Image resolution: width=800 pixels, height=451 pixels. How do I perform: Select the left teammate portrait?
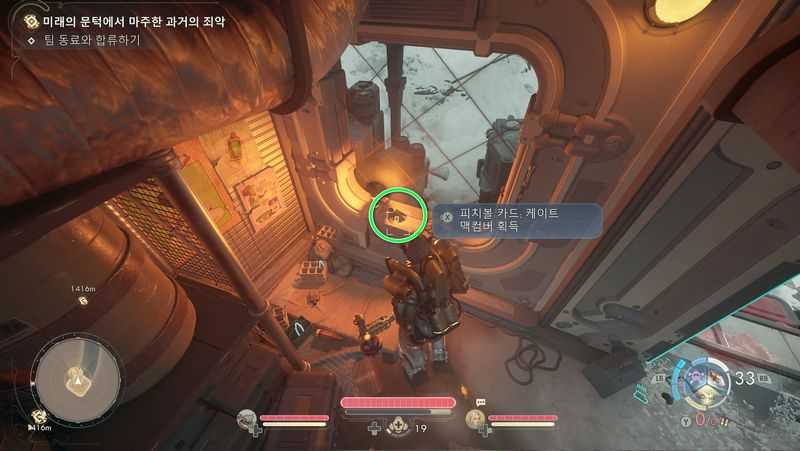click(x=246, y=420)
